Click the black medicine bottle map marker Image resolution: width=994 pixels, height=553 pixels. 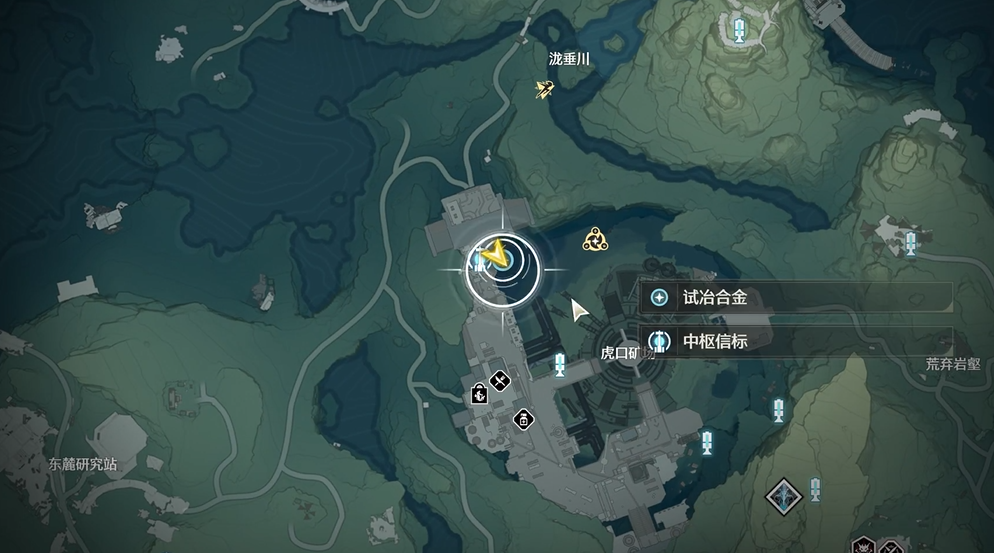[522, 419]
